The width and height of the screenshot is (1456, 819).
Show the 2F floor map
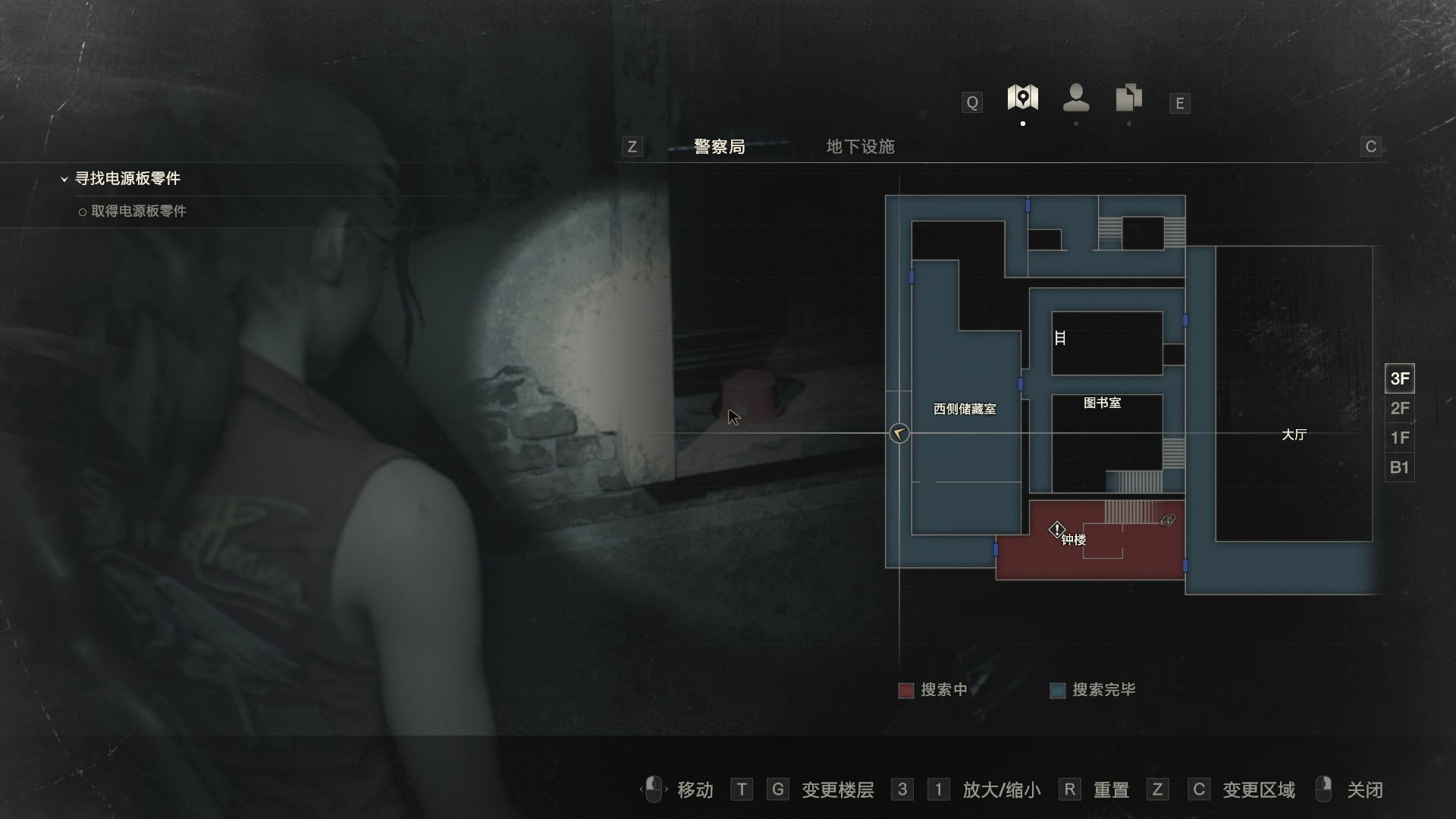click(x=1399, y=409)
